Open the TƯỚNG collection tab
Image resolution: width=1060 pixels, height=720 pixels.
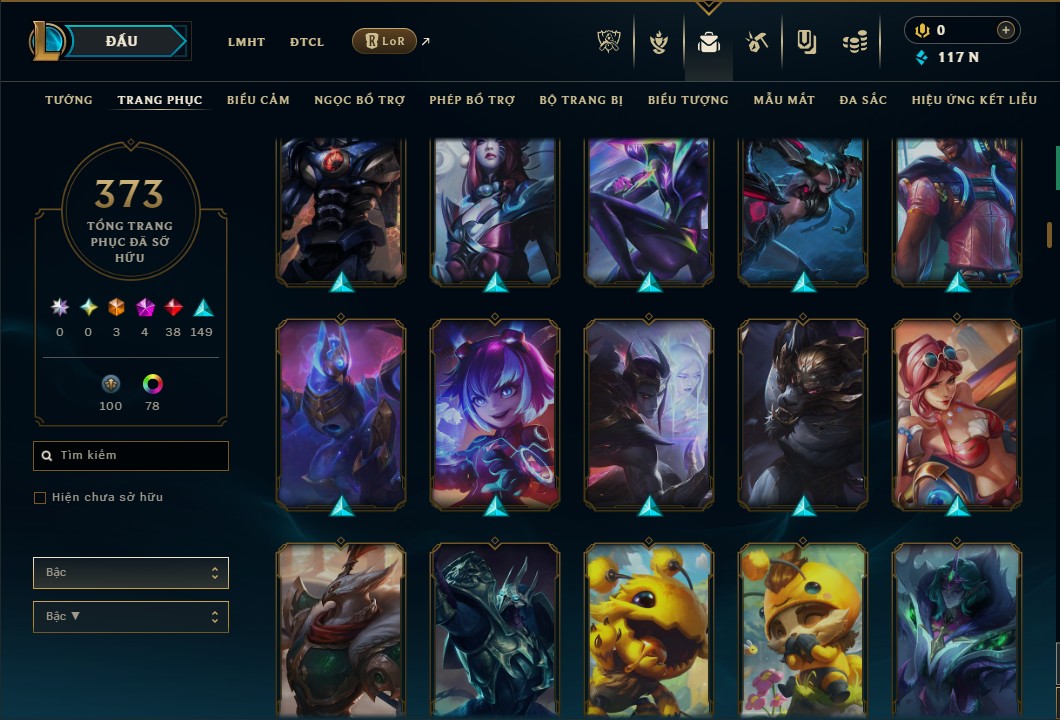point(69,100)
